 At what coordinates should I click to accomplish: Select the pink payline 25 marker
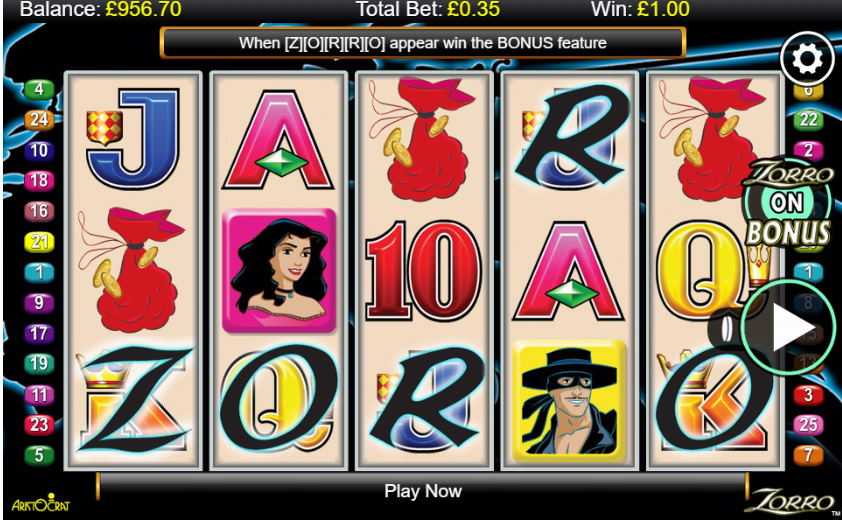tap(809, 425)
